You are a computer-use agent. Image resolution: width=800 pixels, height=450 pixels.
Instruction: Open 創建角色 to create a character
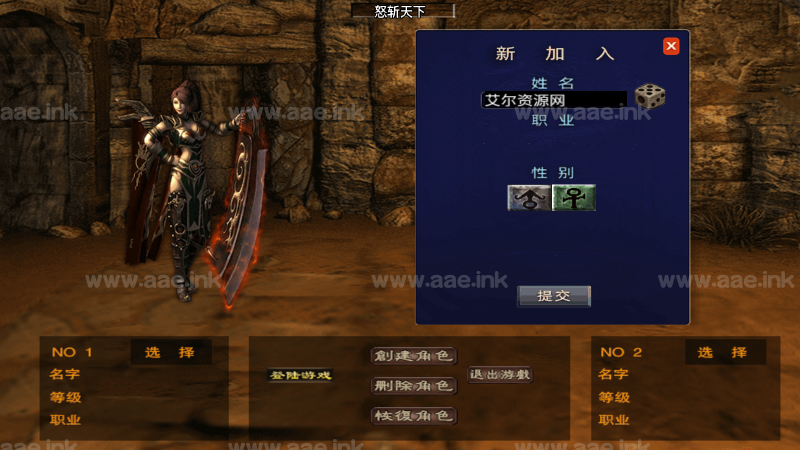click(413, 356)
